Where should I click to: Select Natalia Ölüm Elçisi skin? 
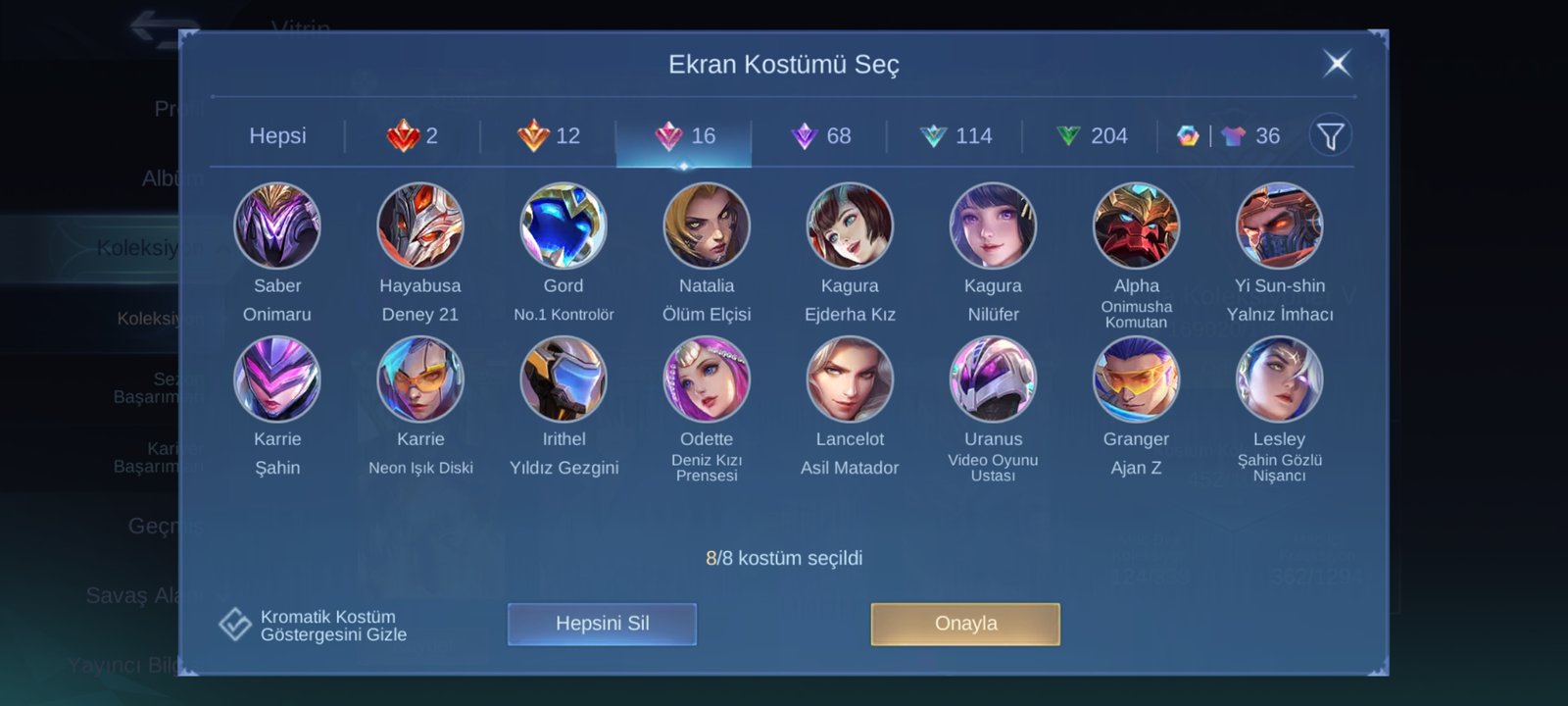pyautogui.click(x=707, y=227)
